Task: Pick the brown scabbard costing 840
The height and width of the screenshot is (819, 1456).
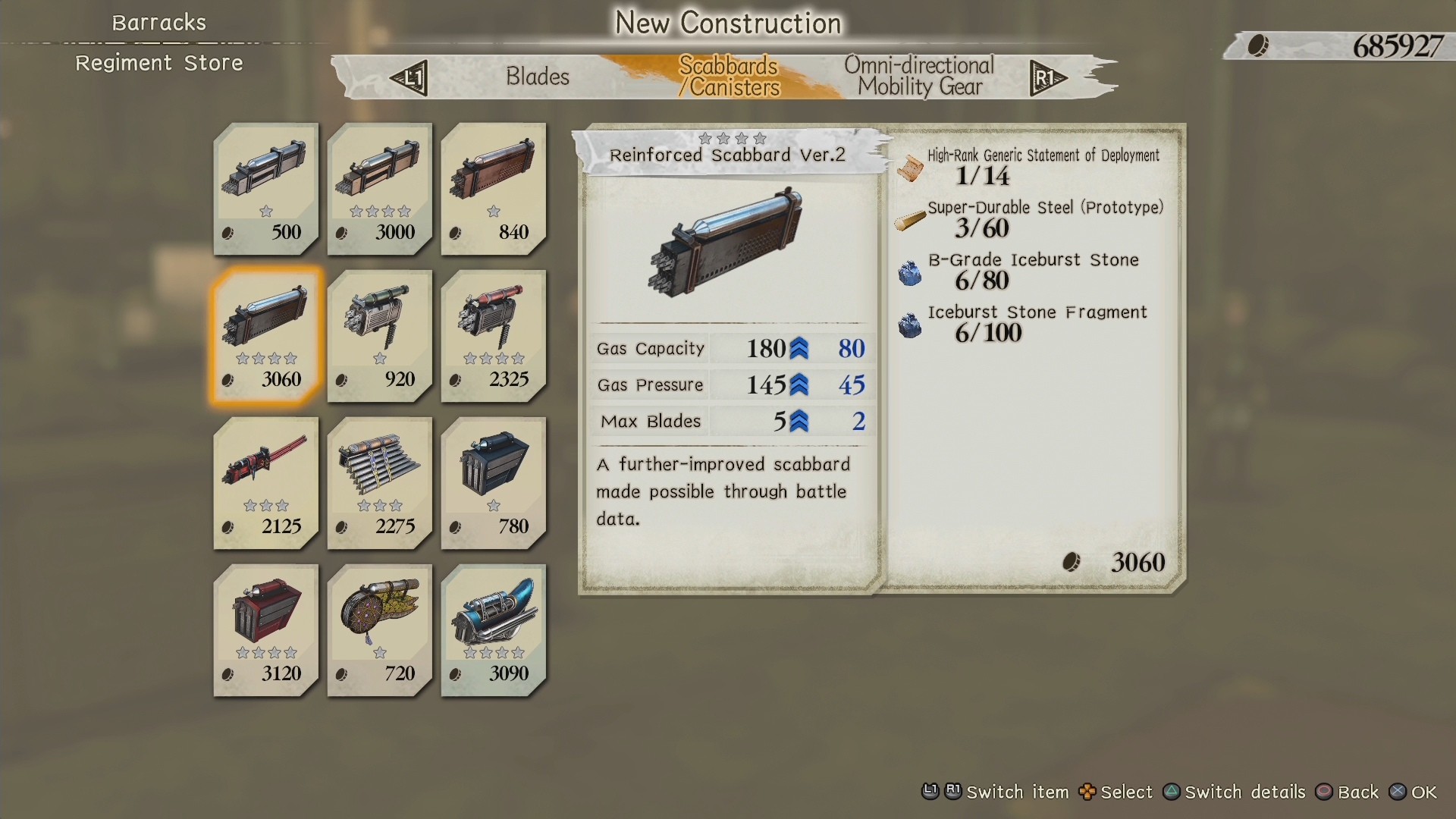Action: 494,187
